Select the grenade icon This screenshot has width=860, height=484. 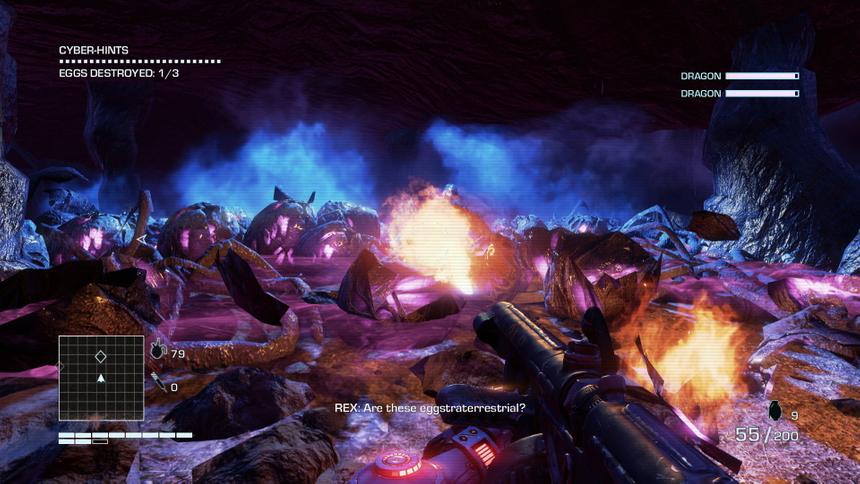pos(773,410)
